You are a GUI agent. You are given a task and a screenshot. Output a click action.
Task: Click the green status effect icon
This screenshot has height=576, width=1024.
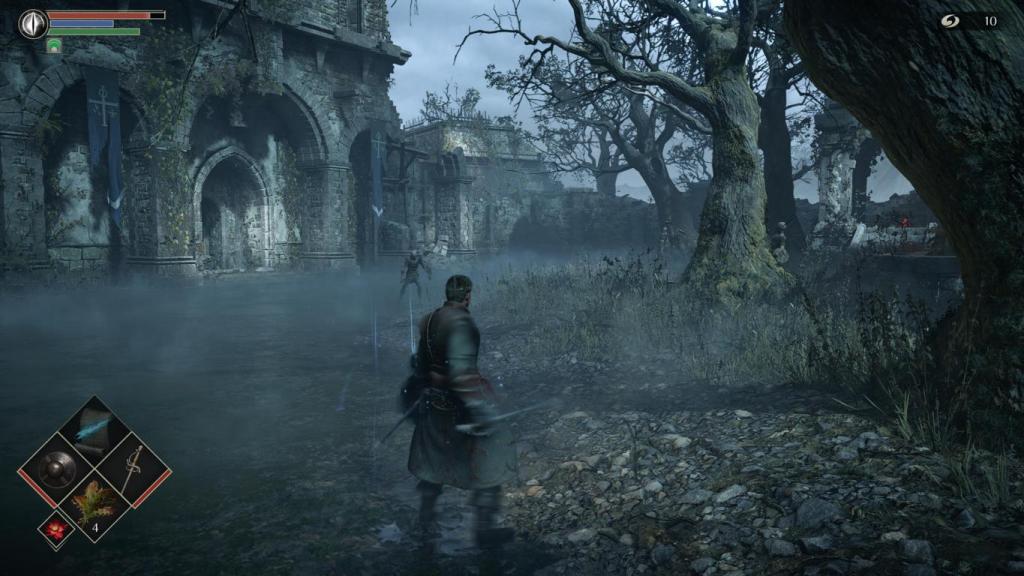pyautogui.click(x=54, y=45)
